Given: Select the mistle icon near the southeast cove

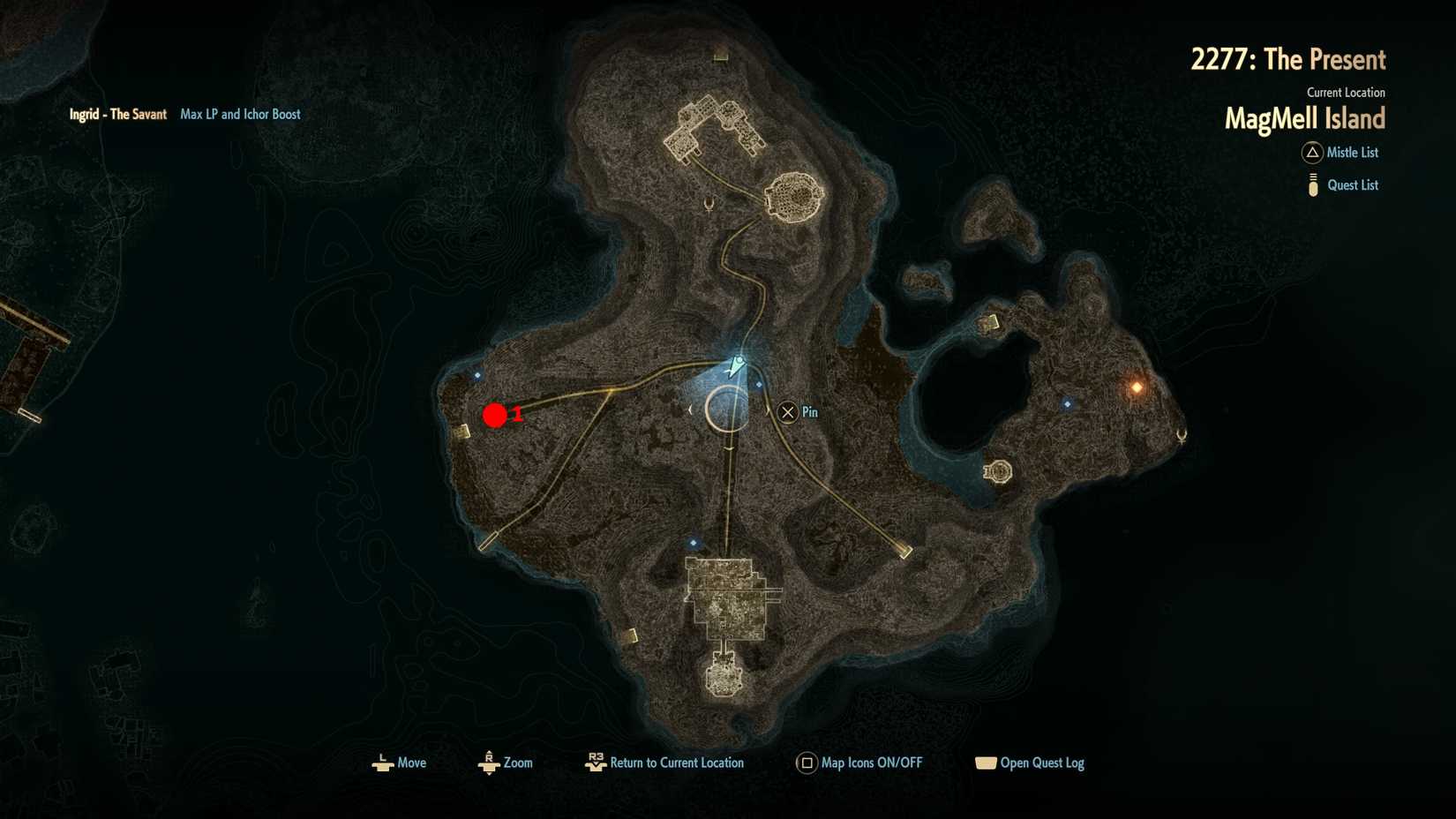Looking at the screenshot, I should click(997, 472).
